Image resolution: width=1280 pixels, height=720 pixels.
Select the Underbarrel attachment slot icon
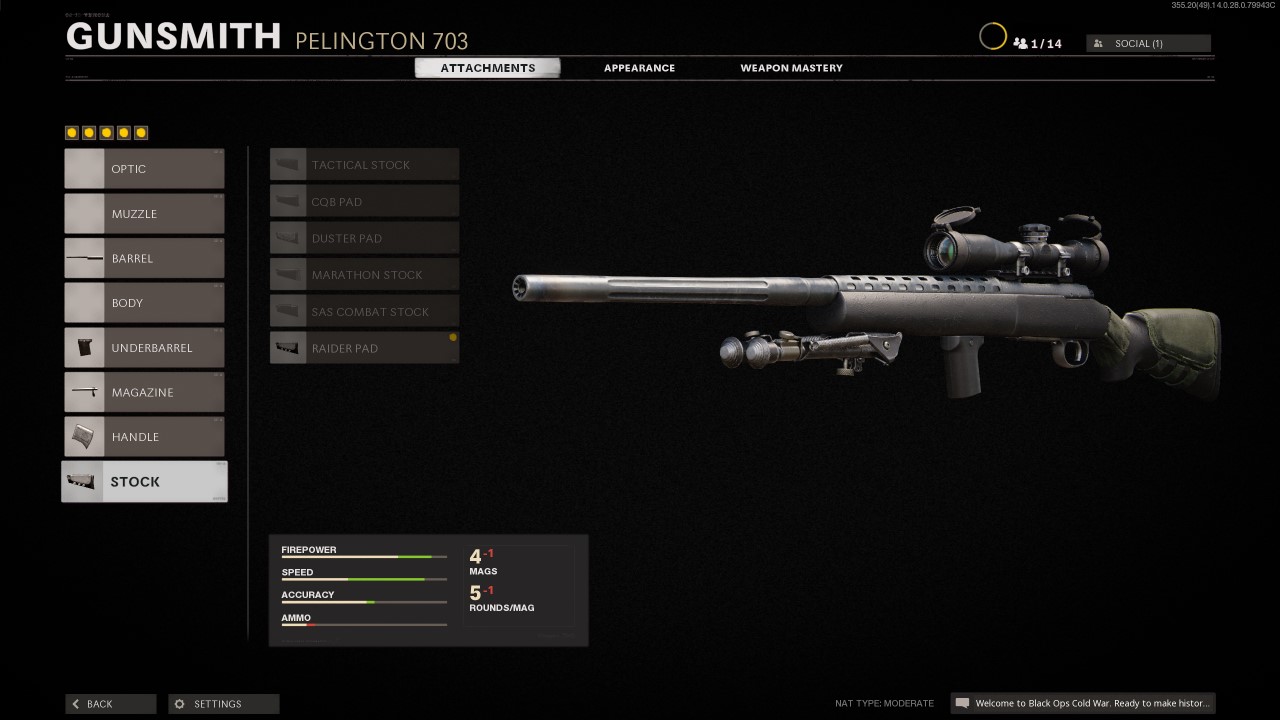[85, 347]
